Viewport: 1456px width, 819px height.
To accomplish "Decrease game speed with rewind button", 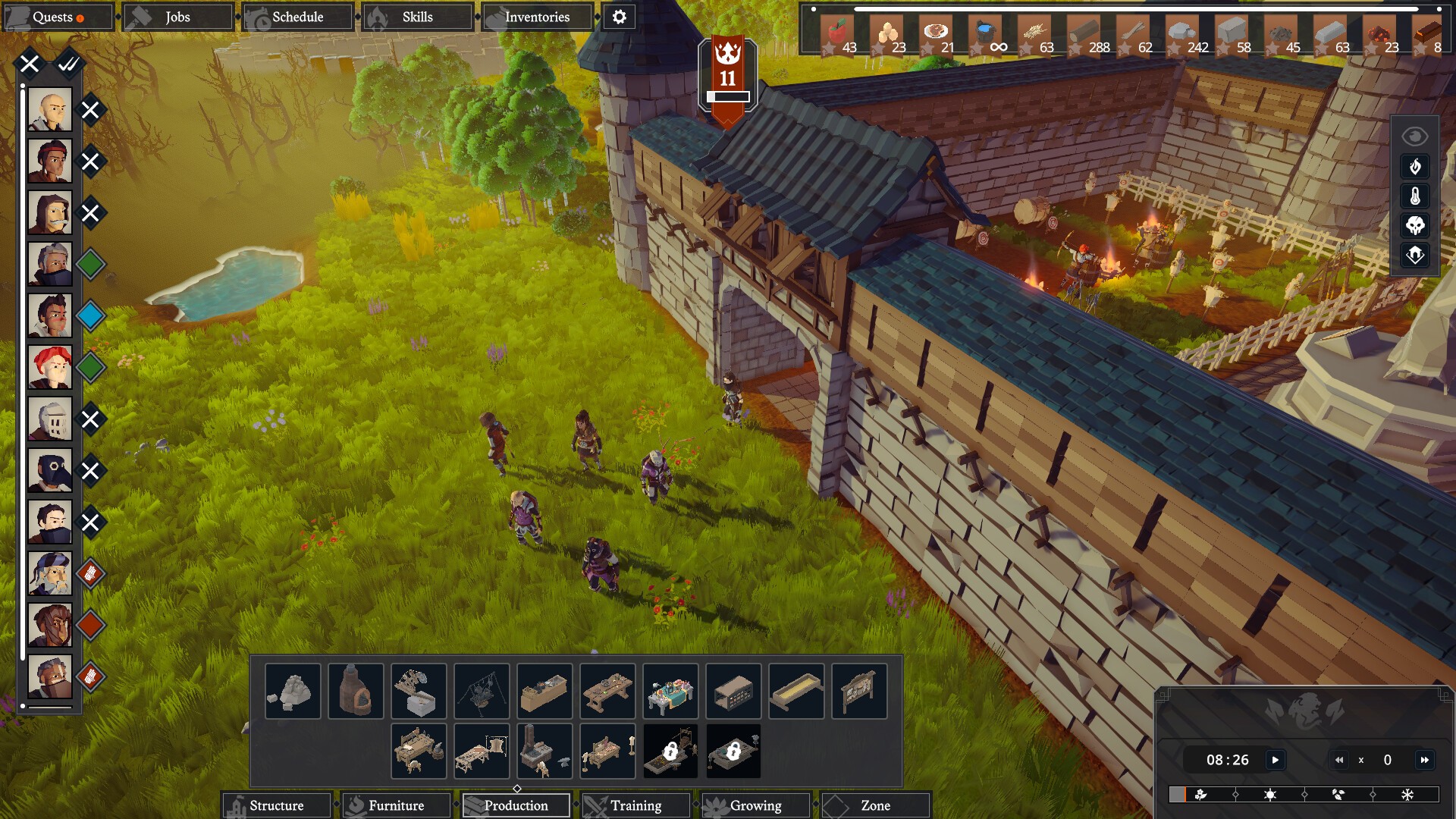I will pyautogui.click(x=1339, y=760).
